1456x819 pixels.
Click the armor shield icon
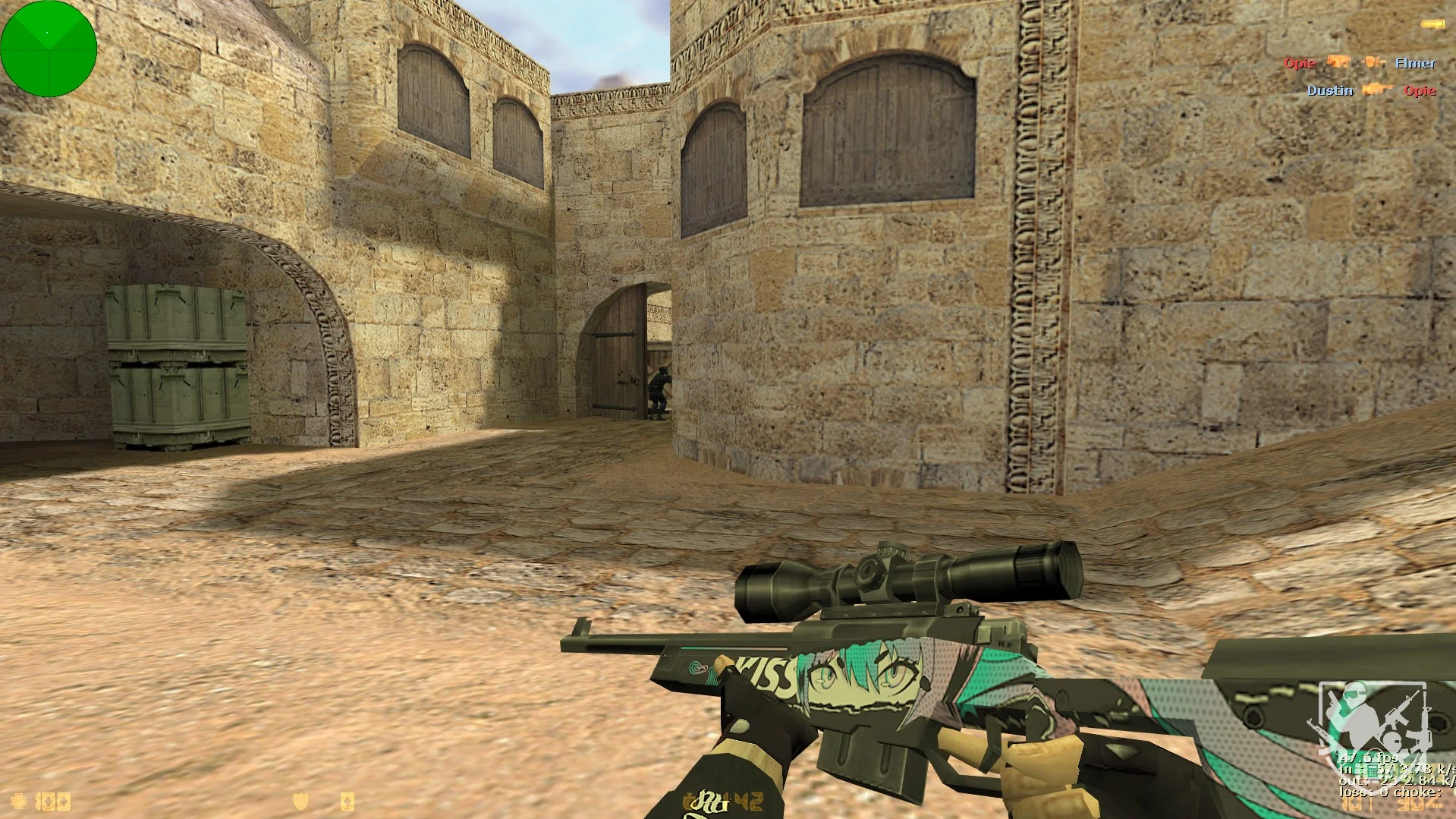pos(301,802)
